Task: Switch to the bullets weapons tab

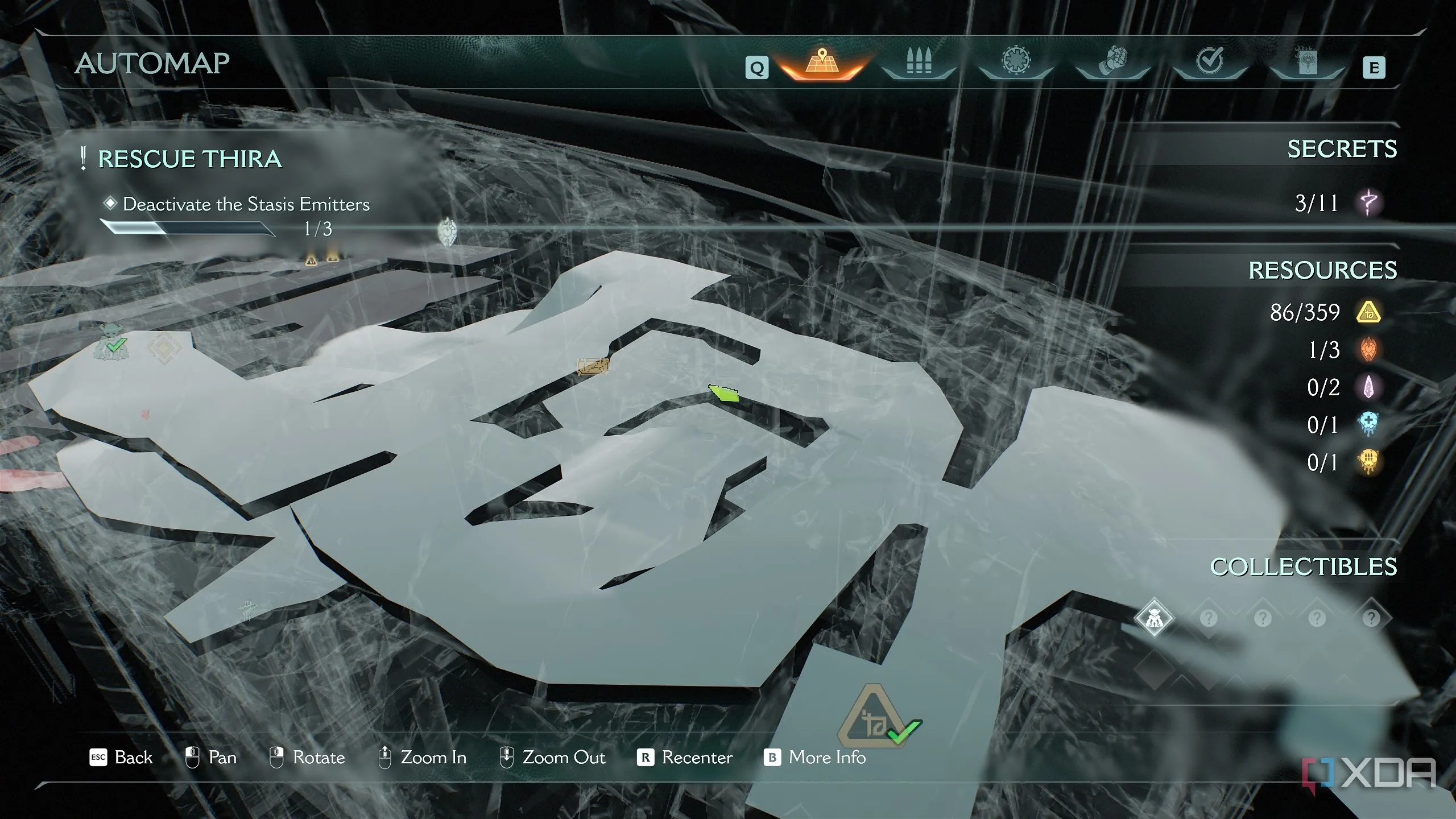Action: click(919, 63)
